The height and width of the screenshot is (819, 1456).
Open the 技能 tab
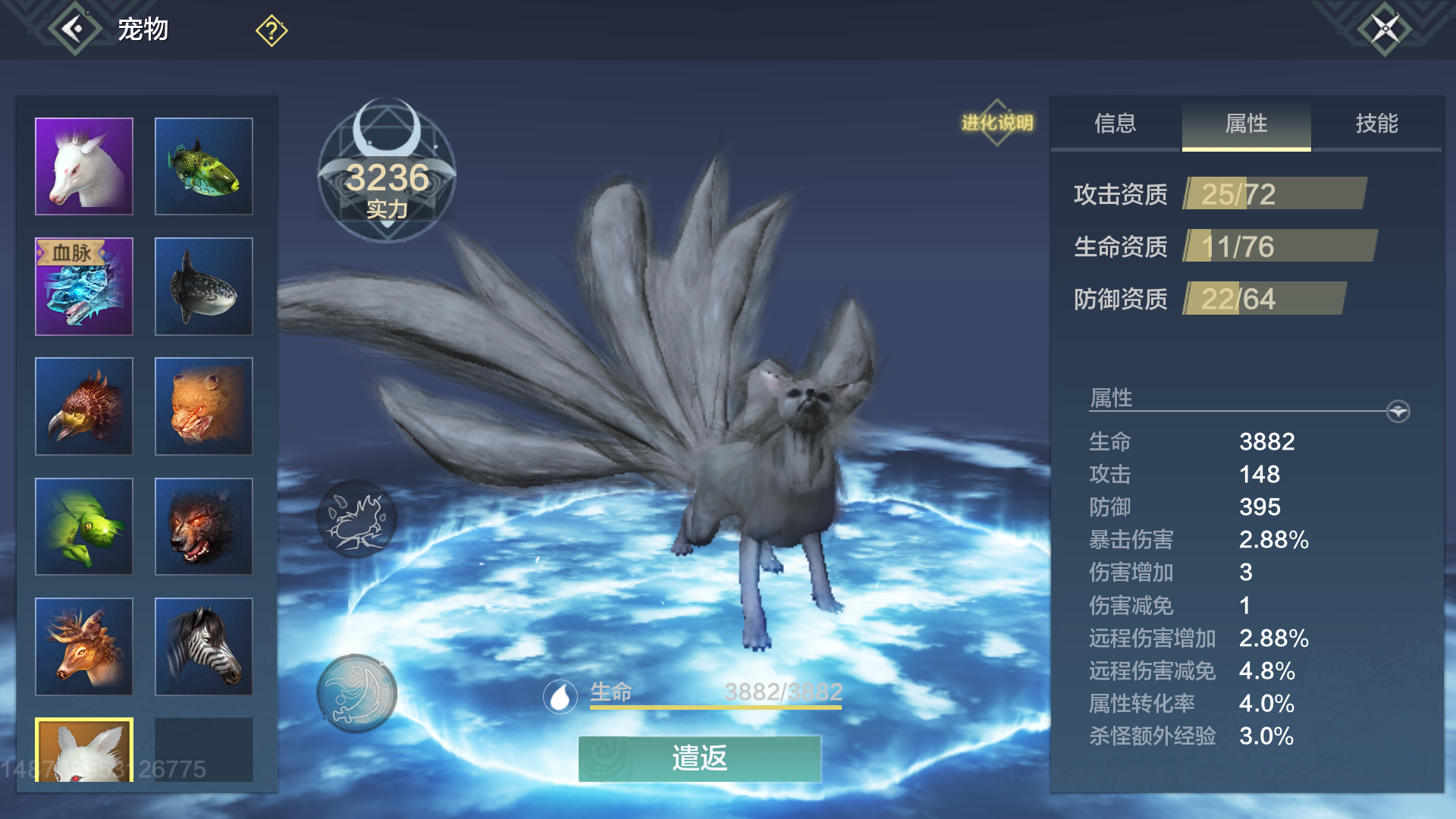[x=1379, y=125]
